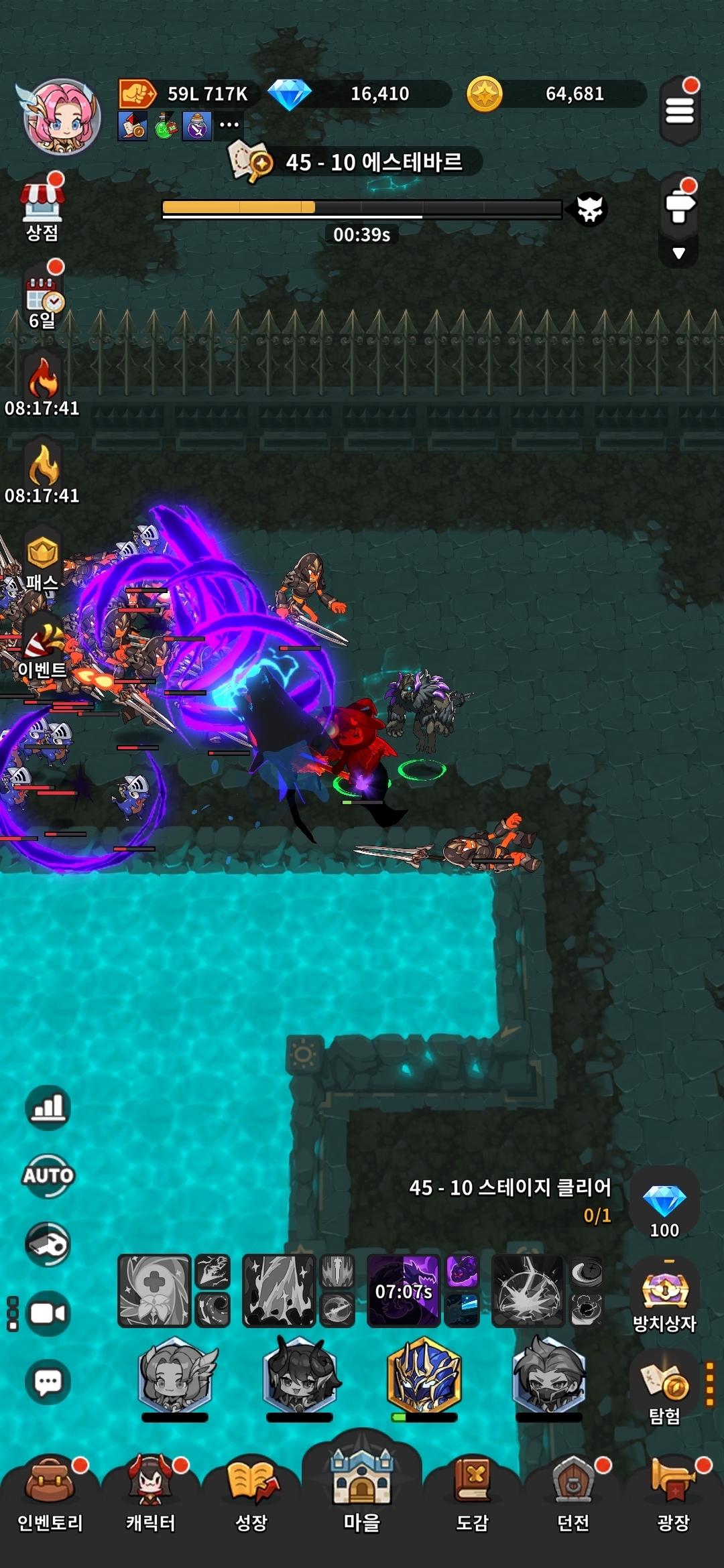Open the chat speech bubble
The width and height of the screenshot is (724, 1568).
48,1381
